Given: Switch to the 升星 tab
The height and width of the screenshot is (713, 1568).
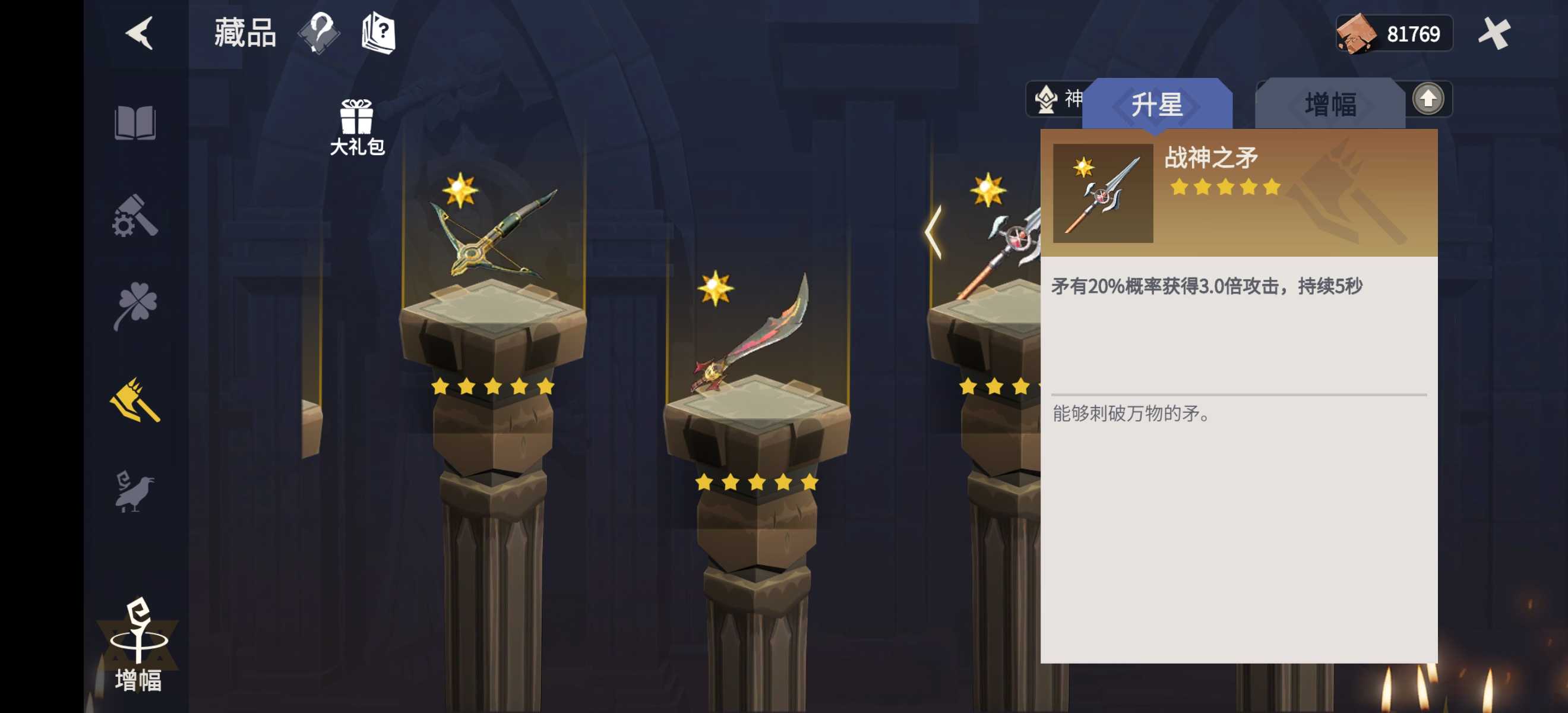Looking at the screenshot, I should 1158,103.
